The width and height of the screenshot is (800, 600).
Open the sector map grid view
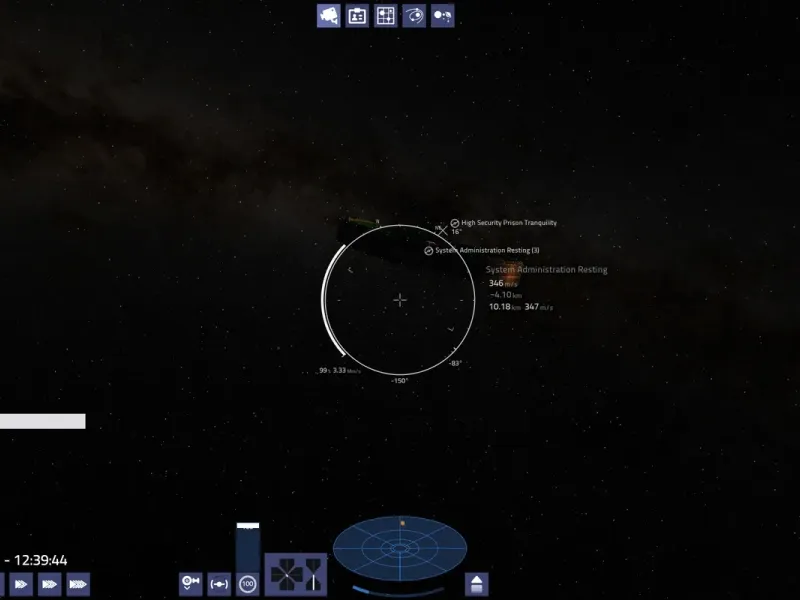(385, 15)
